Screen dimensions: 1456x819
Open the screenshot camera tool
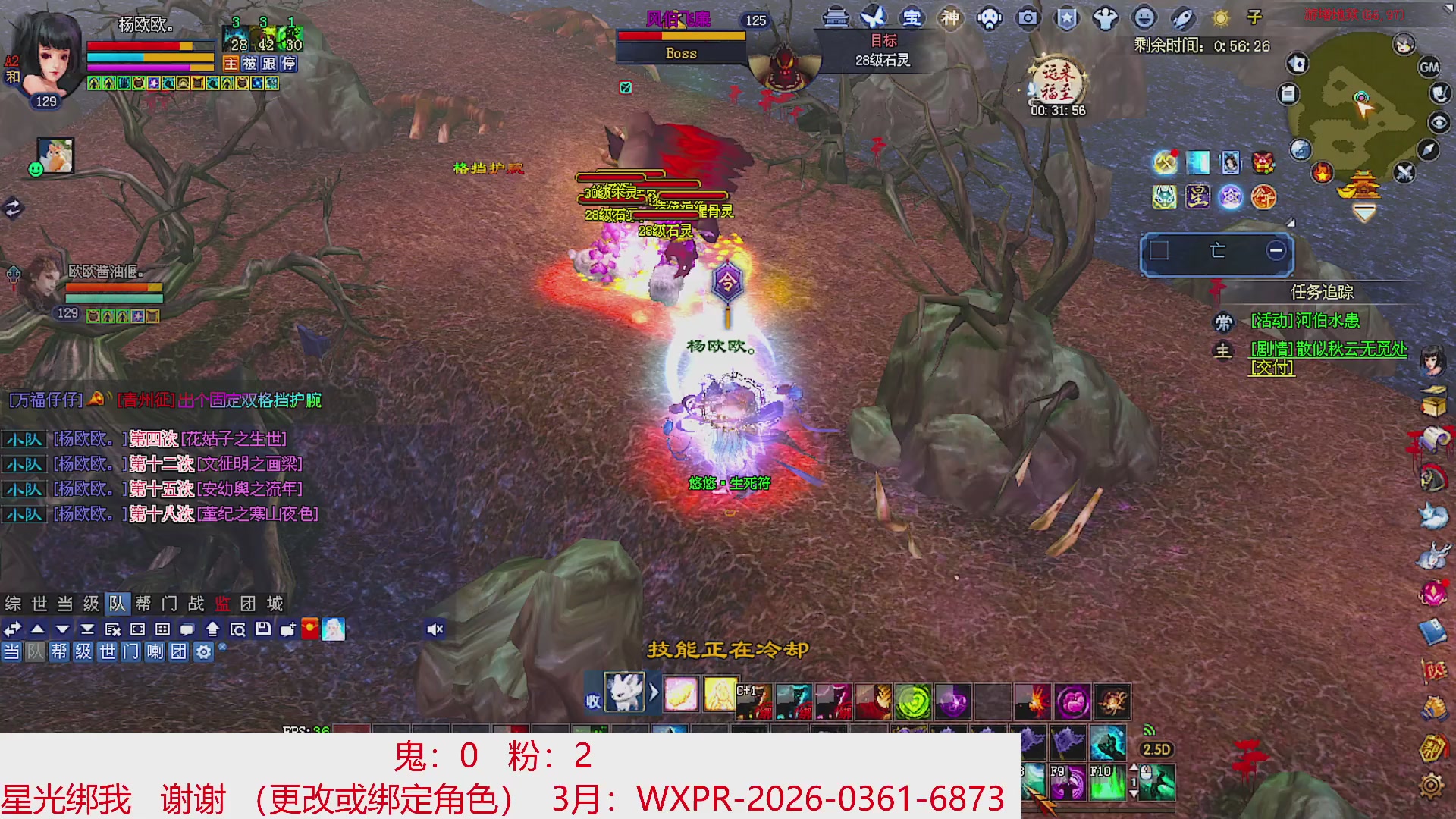(1029, 17)
